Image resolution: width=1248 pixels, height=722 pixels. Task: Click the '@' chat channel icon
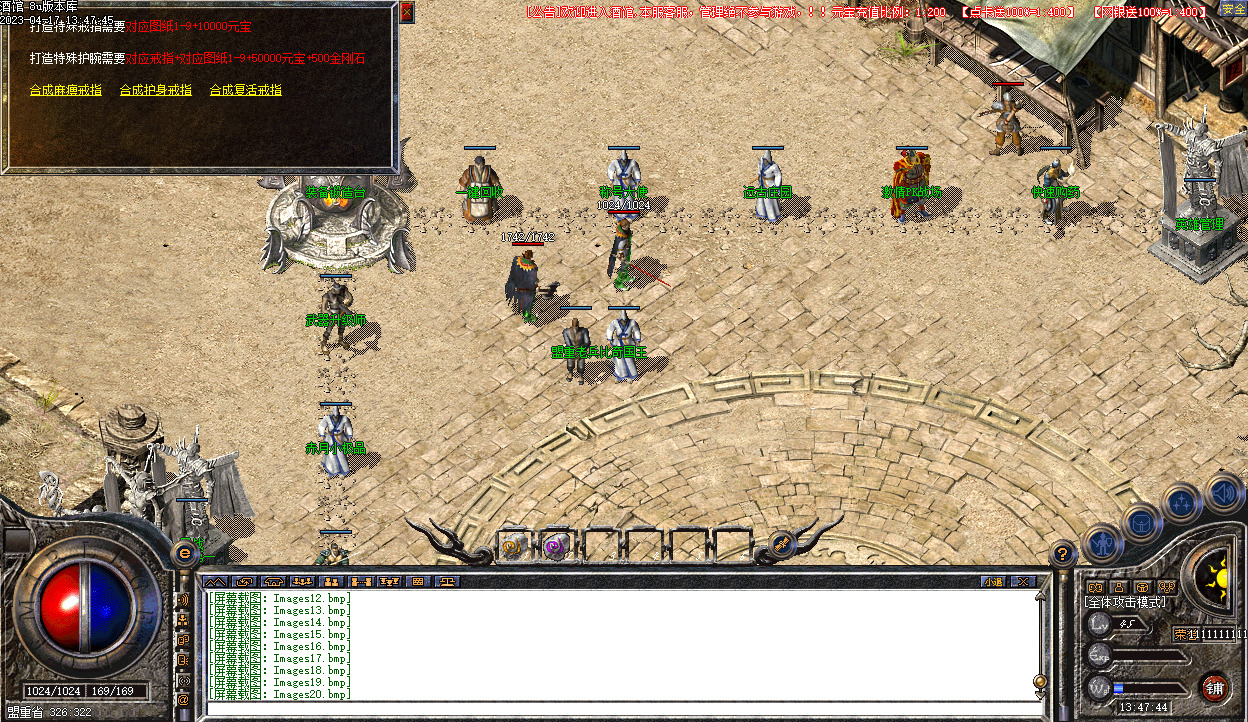pos(183,700)
